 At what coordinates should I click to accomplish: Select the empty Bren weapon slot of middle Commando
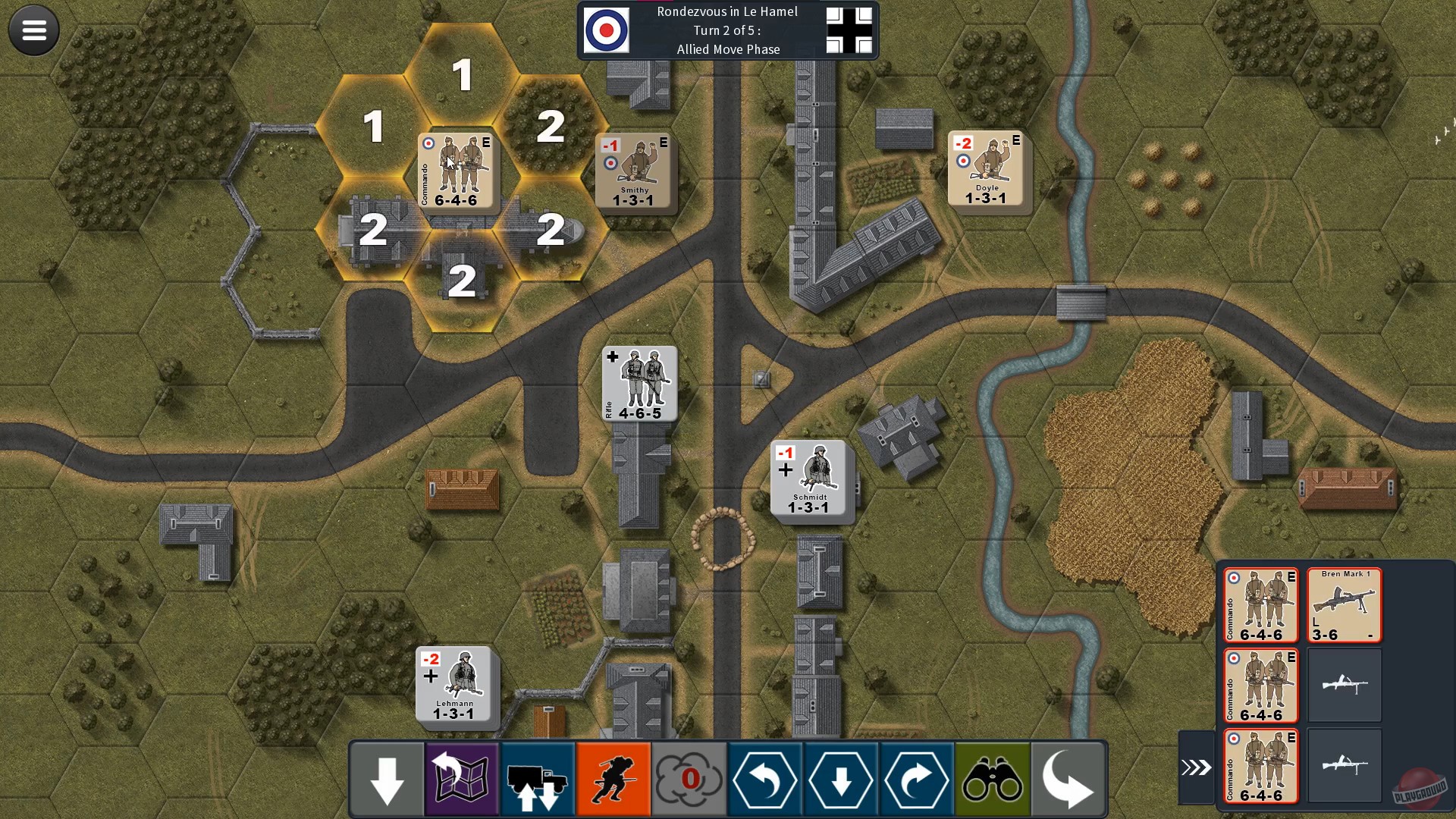click(1344, 686)
